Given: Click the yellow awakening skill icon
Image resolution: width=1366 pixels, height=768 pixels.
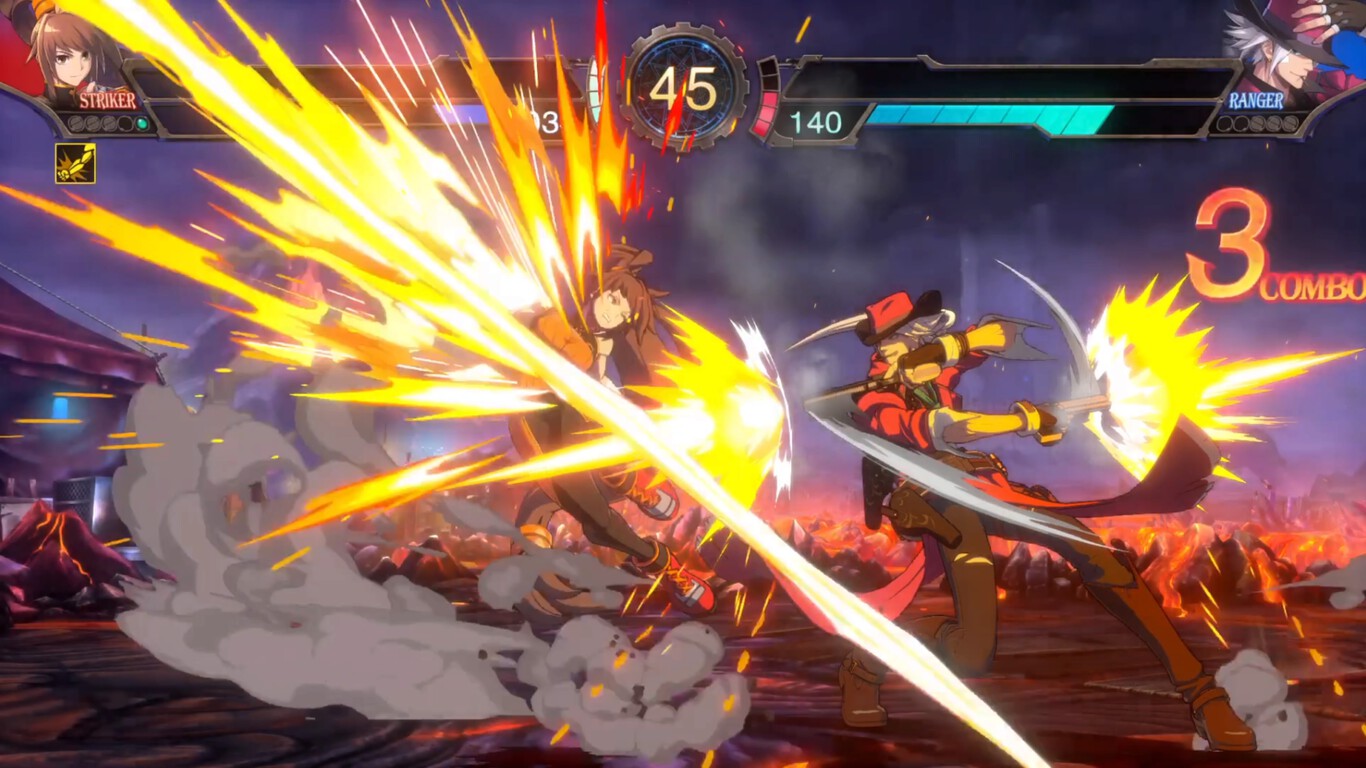Looking at the screenshot, I should [73, 162].
